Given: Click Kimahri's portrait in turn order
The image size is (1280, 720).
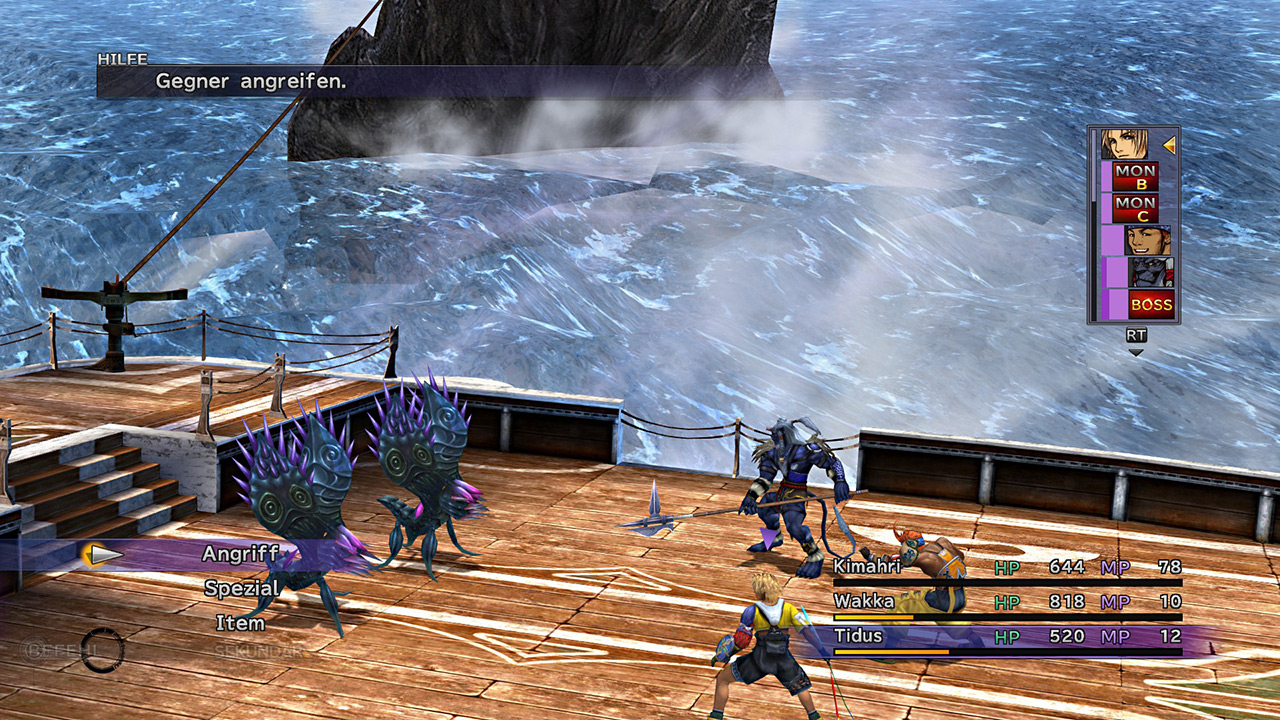Looking at the screenshot, I should coord(1150,272).
